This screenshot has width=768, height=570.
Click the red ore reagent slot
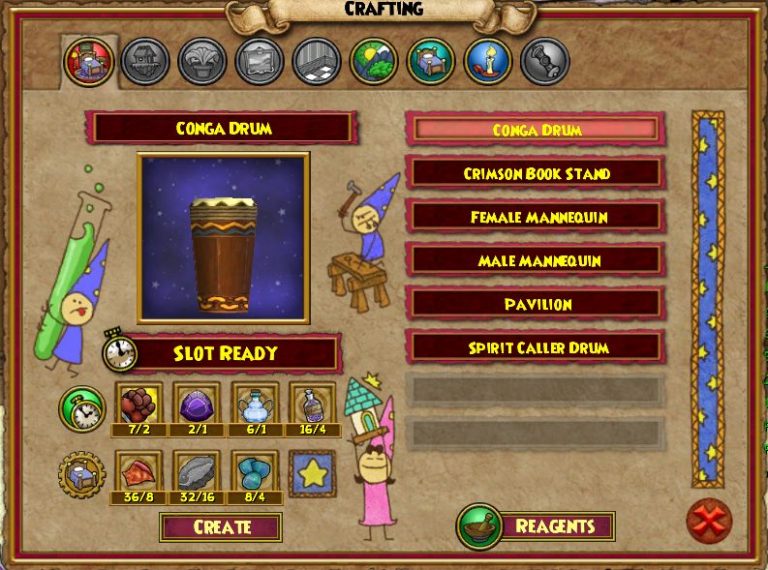coord(138,406)
